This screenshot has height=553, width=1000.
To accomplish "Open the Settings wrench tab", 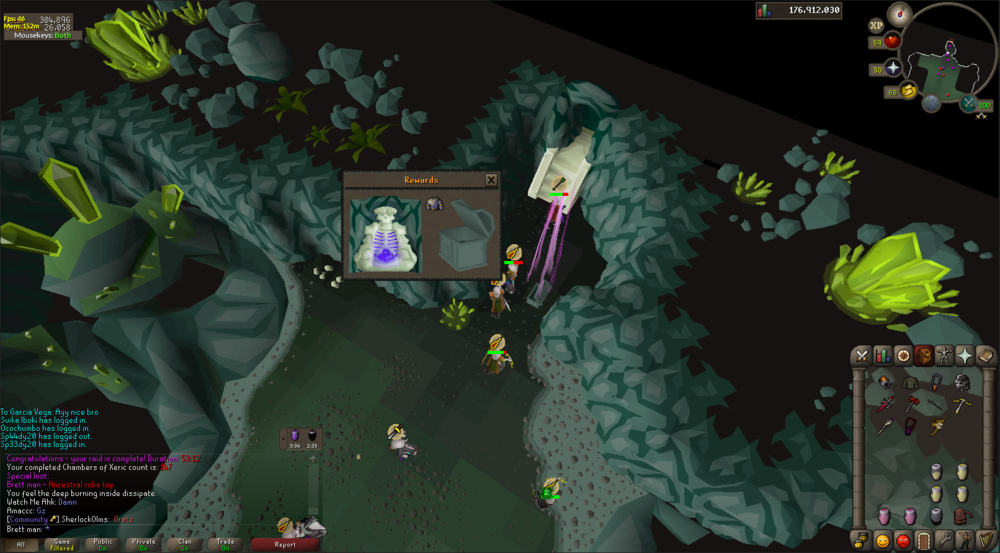I will point(944,541).
